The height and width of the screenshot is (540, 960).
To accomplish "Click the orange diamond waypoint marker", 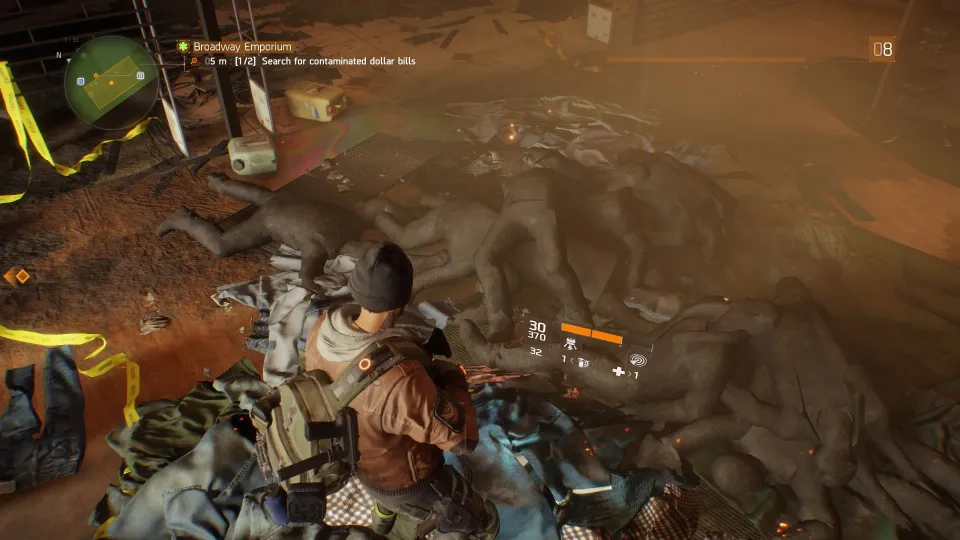I will tap(17, 275).
